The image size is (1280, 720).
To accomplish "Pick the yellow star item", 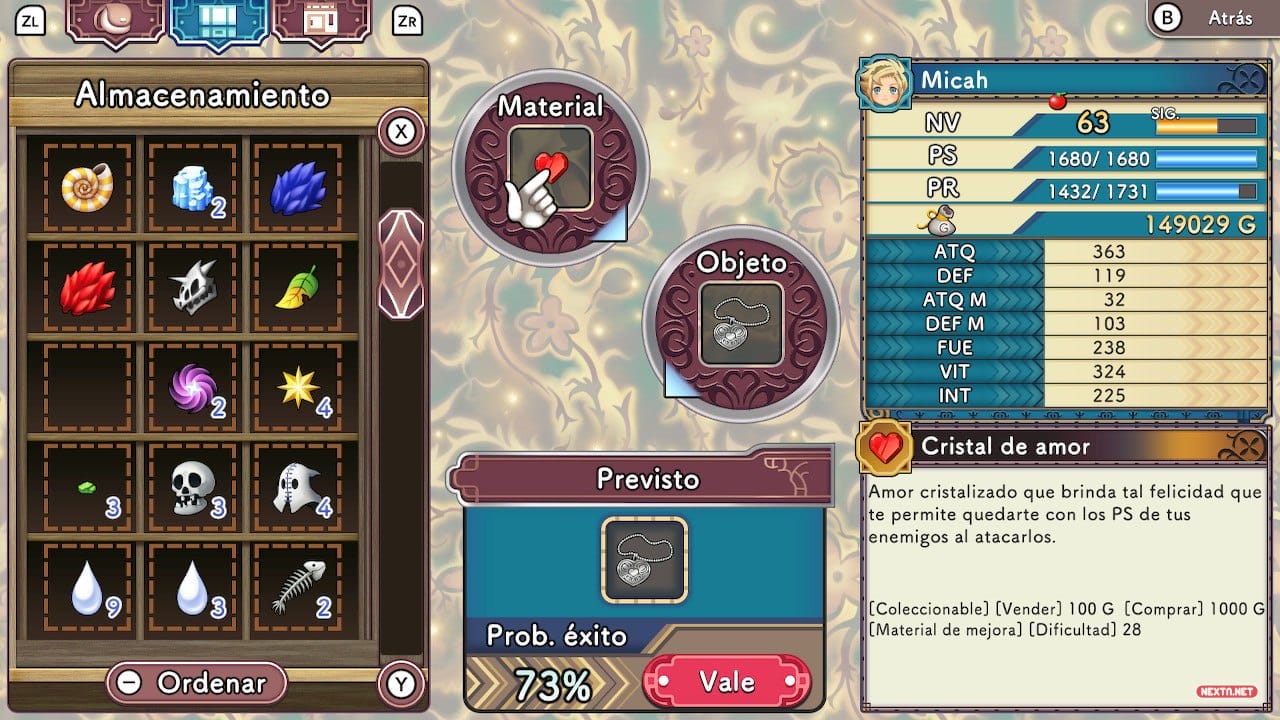I will (x=299, y=389).
